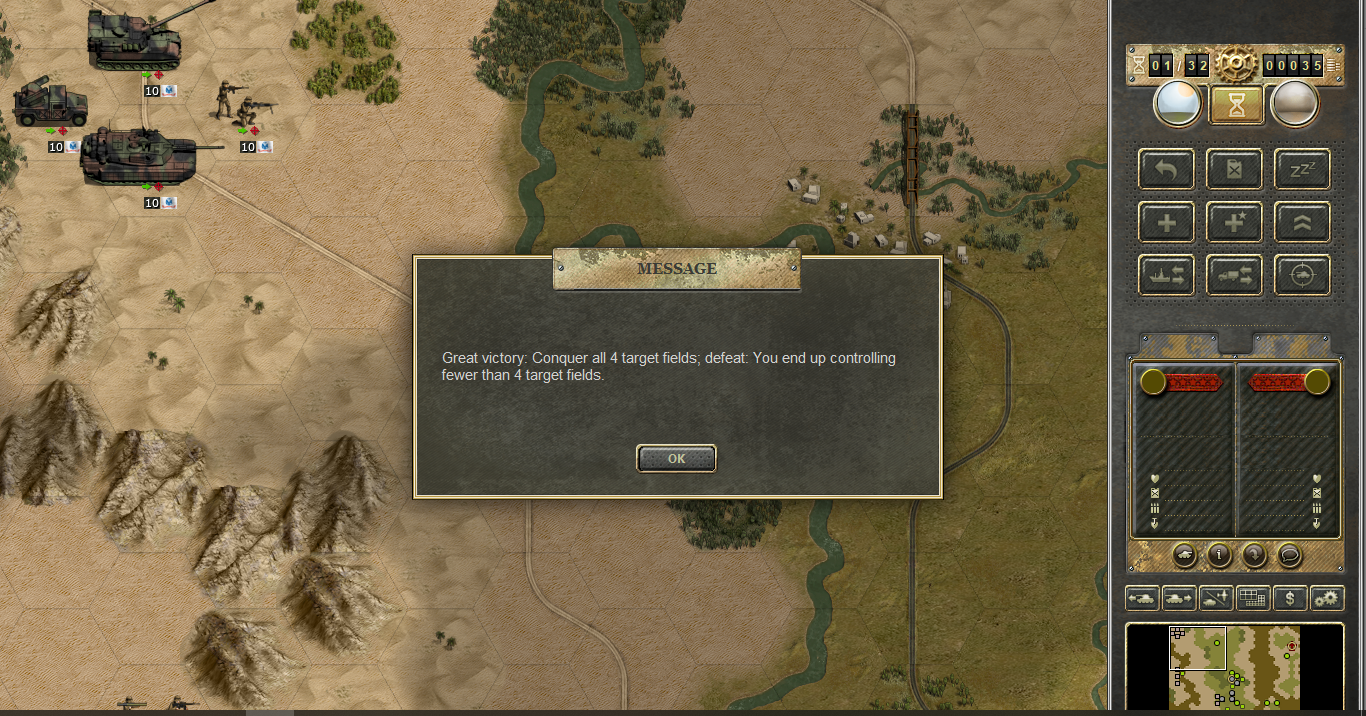Activate the tank crosshair target button

point(1302,275)
